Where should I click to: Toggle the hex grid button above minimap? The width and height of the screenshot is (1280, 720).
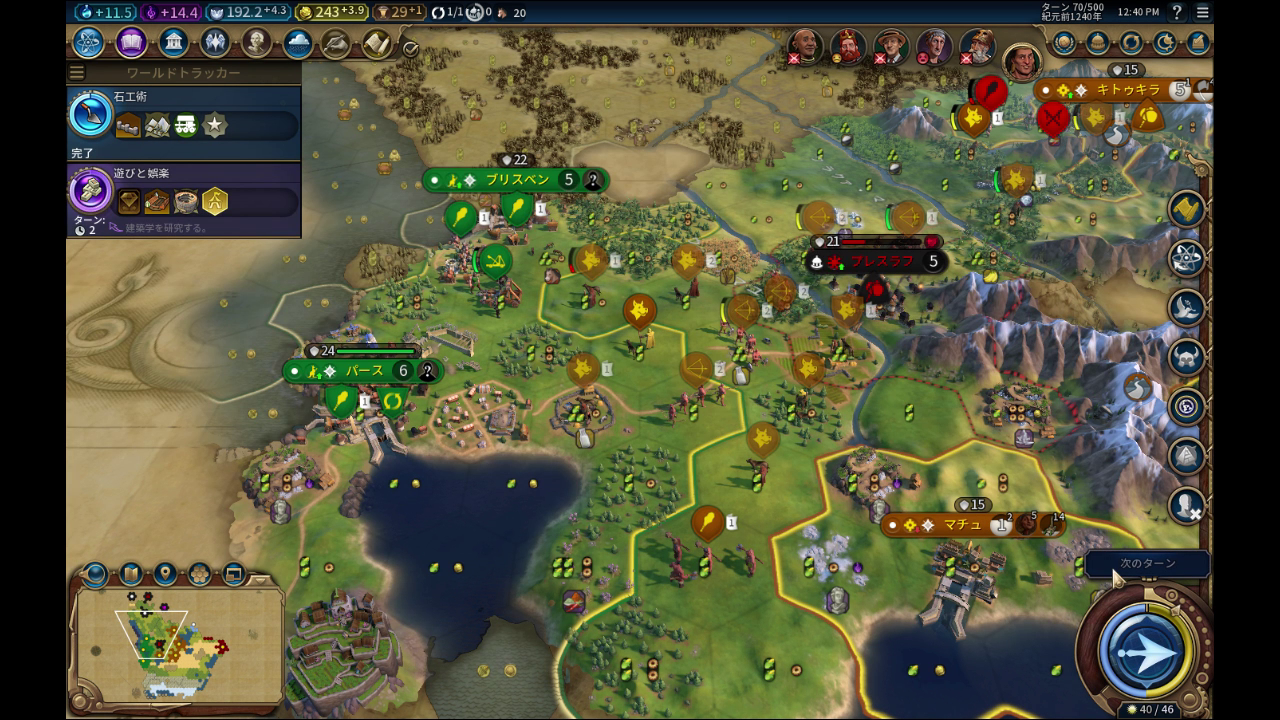point(199,574)
